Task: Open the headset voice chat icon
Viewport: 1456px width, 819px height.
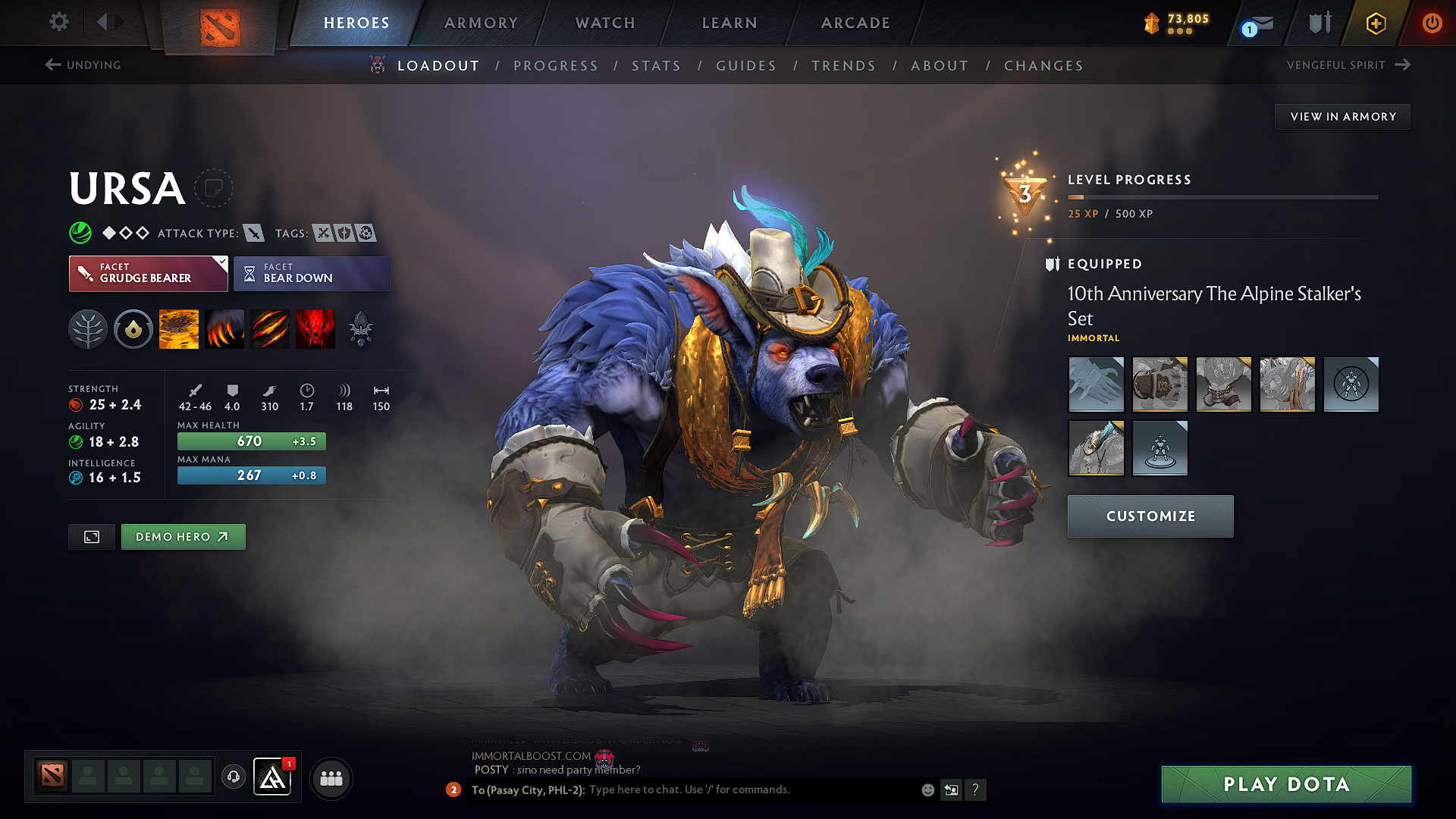Action: click(x=233, y=777)
